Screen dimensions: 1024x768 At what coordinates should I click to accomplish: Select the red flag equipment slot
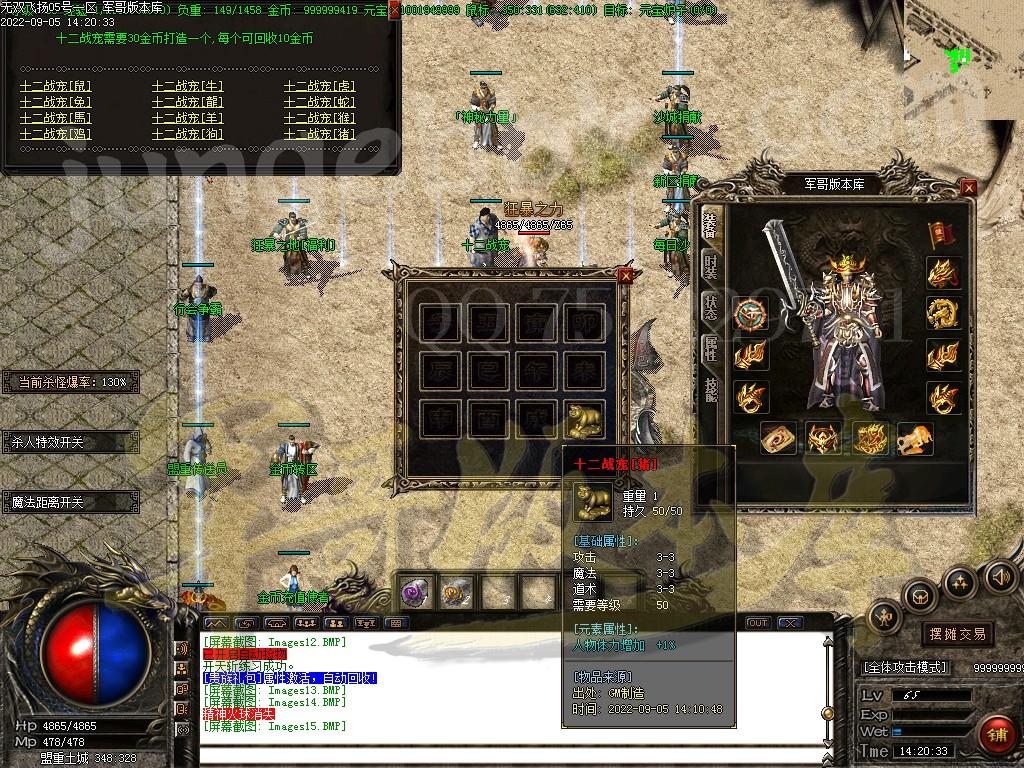click(941, 235)
